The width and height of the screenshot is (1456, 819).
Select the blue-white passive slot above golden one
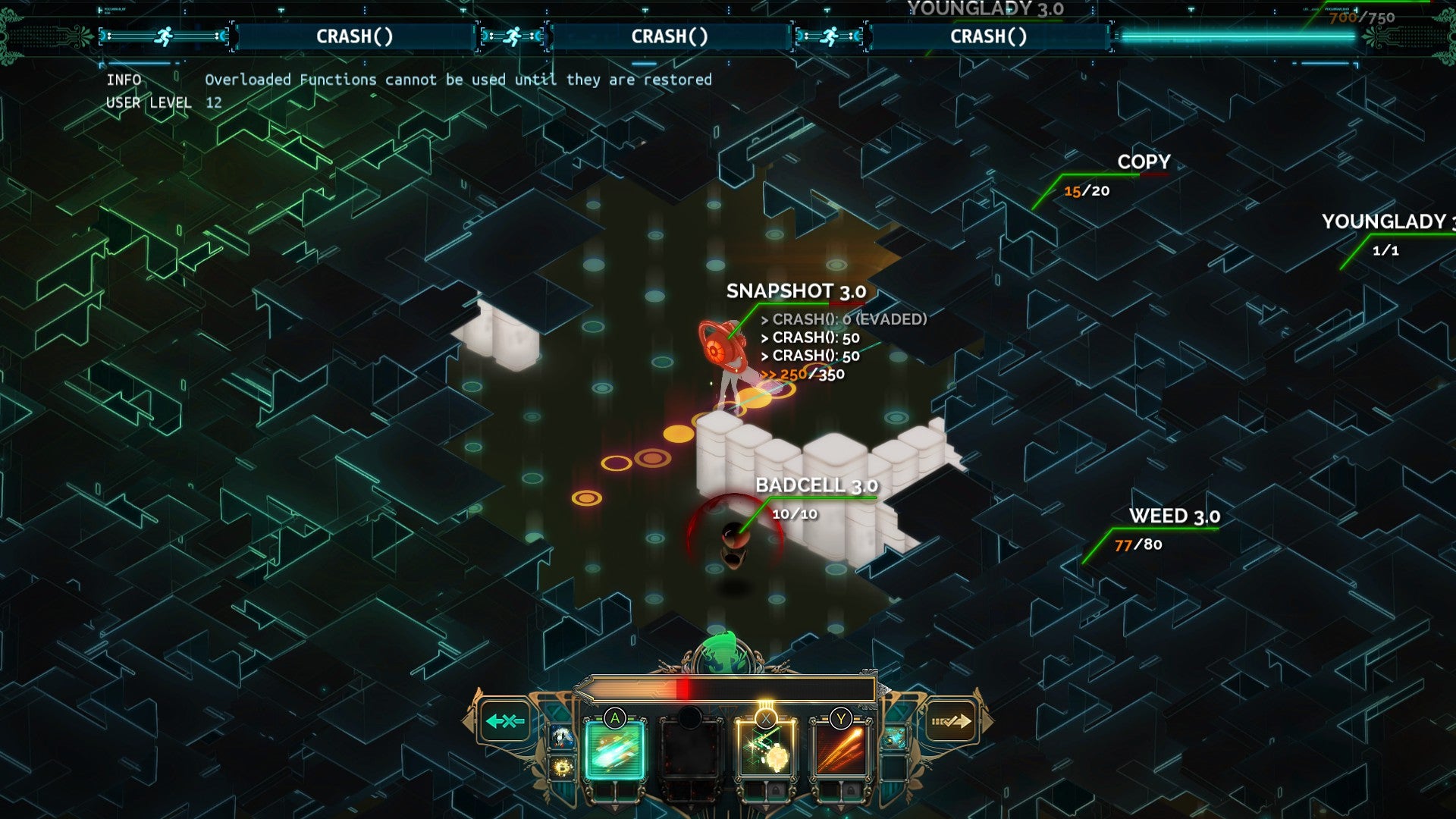562,736
